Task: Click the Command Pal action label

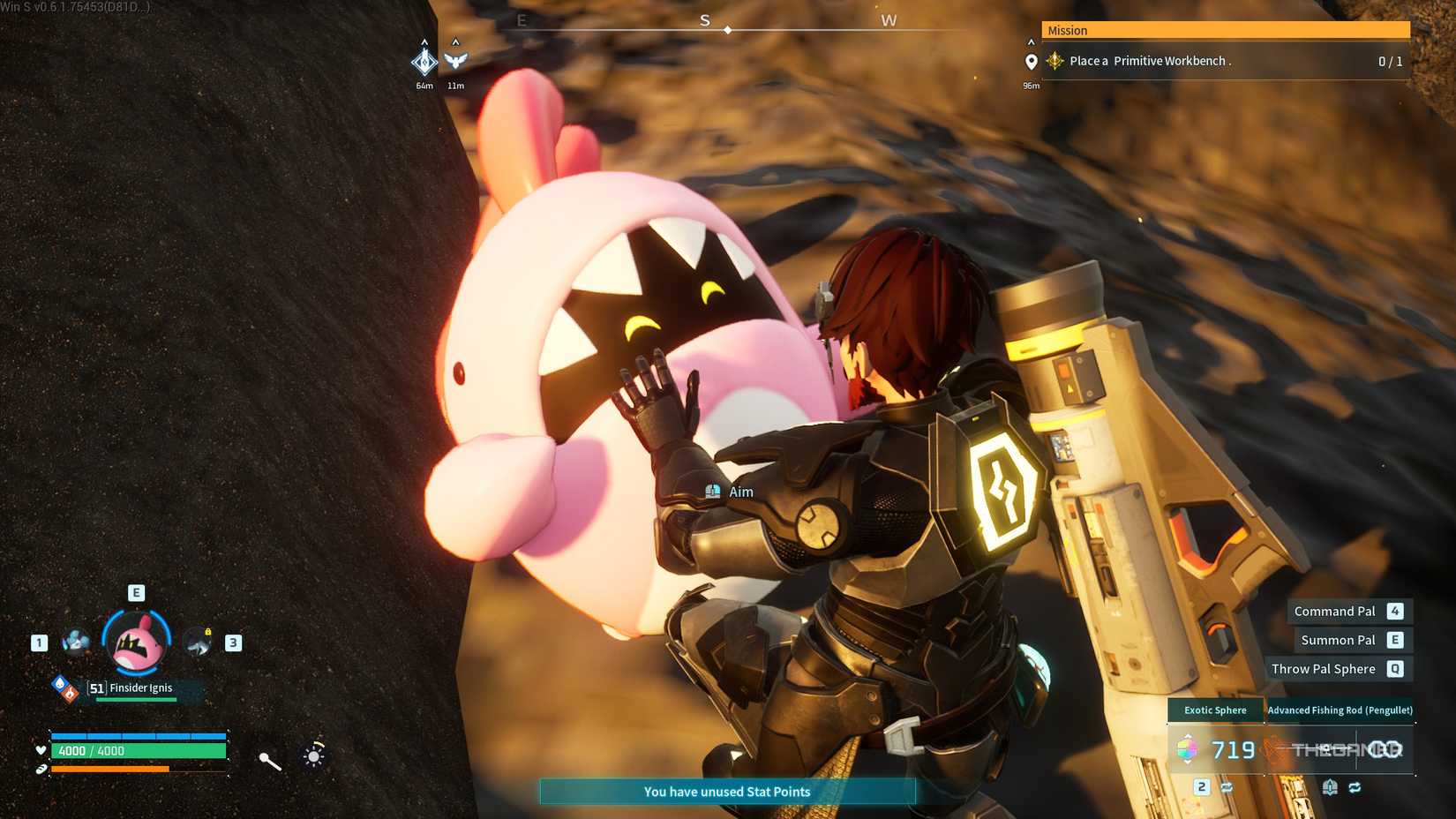Action: 1334,611
